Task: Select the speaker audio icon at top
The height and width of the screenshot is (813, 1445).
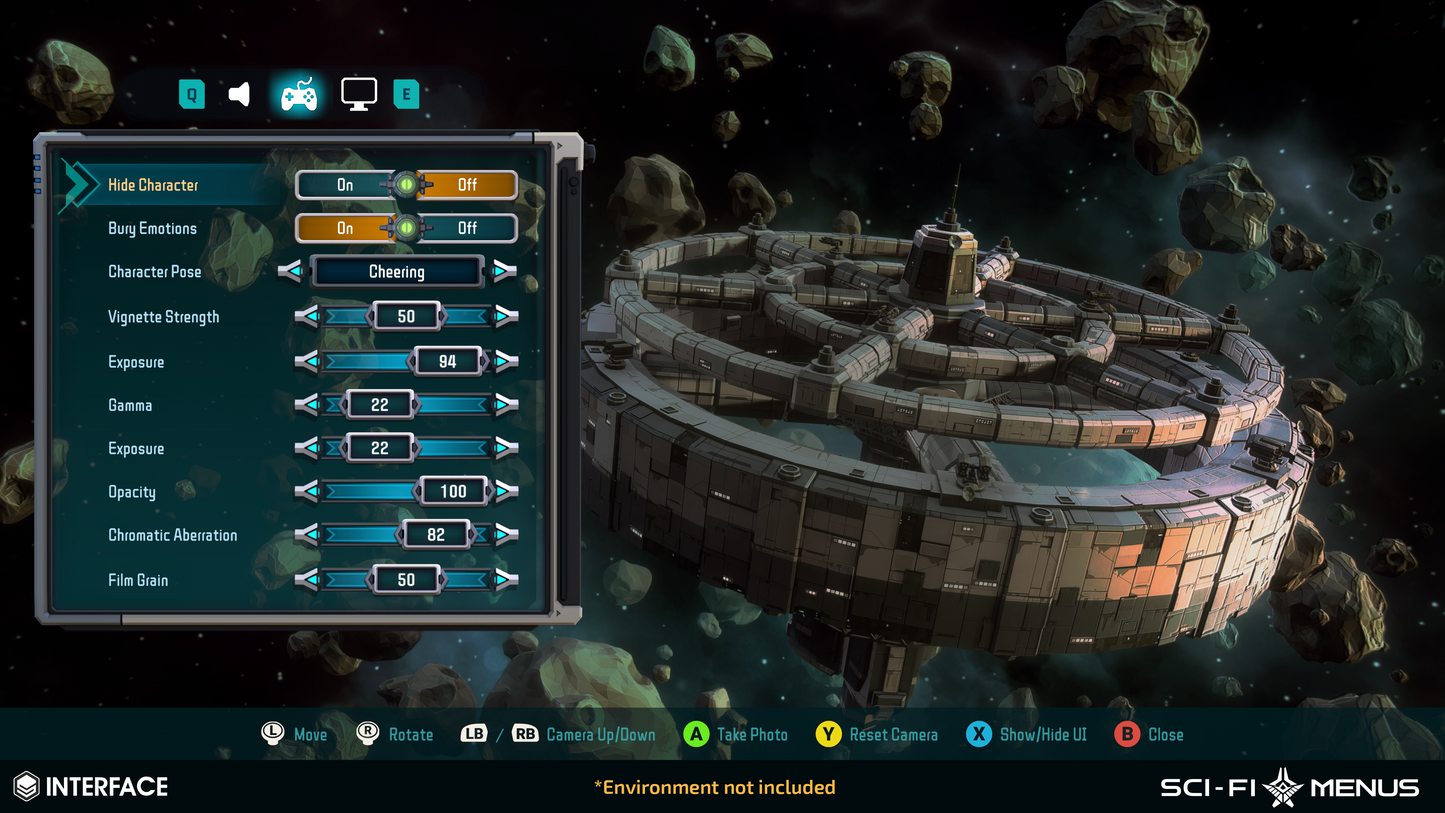Action: click(240, 92)
